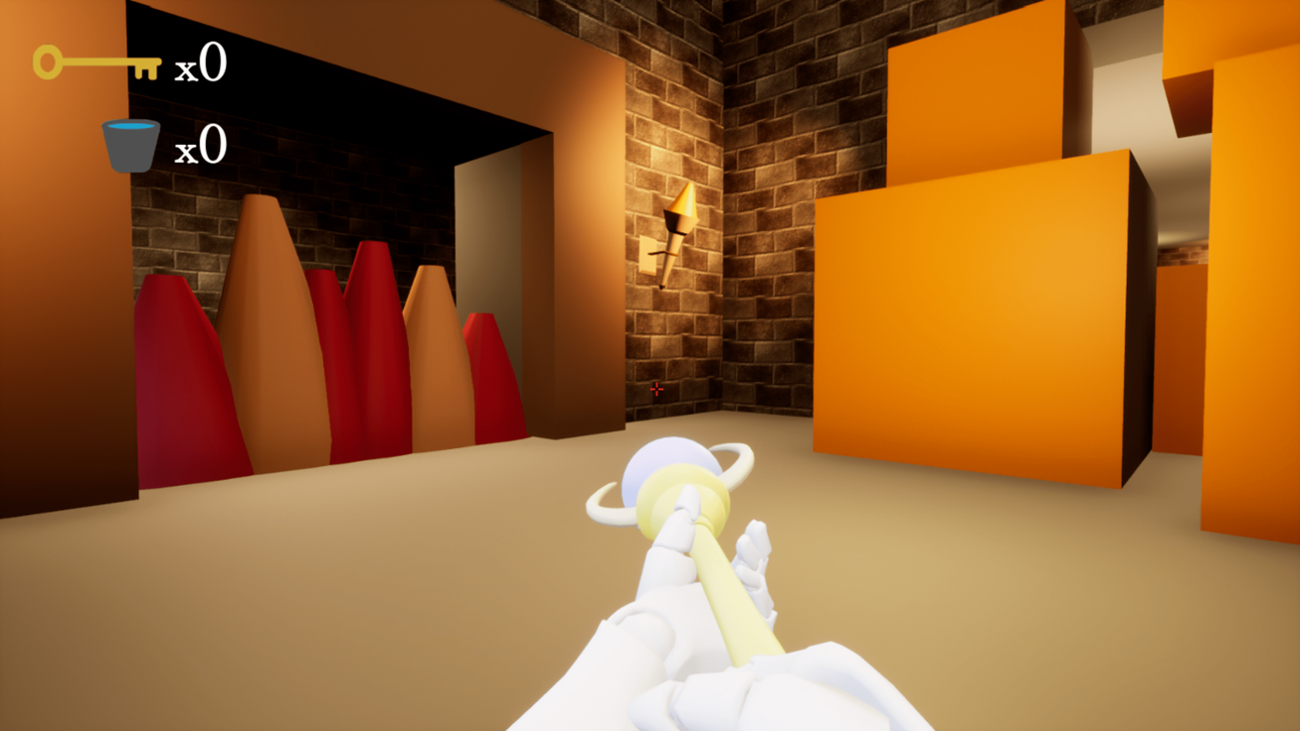Select the bucket counter reading x0
Image resolution: width=1300 pixels, height=731 pixels.
click(x=200, y=147)
